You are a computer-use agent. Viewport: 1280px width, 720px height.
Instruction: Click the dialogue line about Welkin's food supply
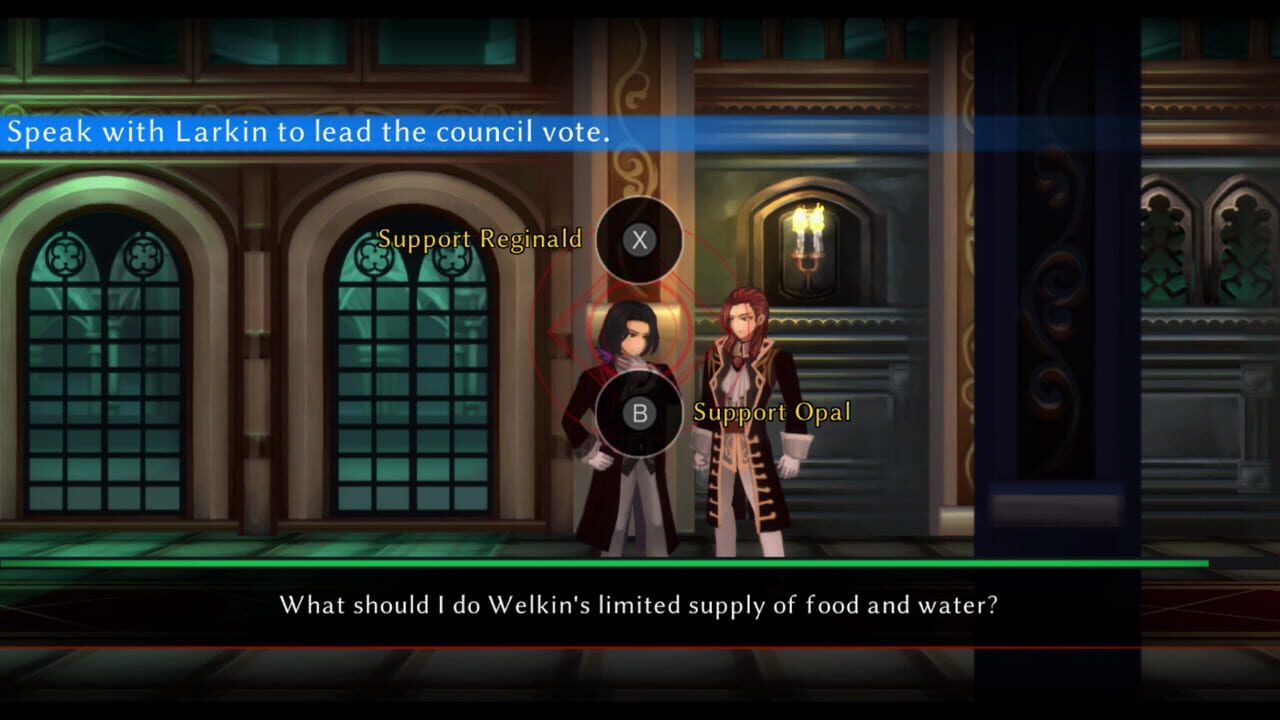coord(638,604)
